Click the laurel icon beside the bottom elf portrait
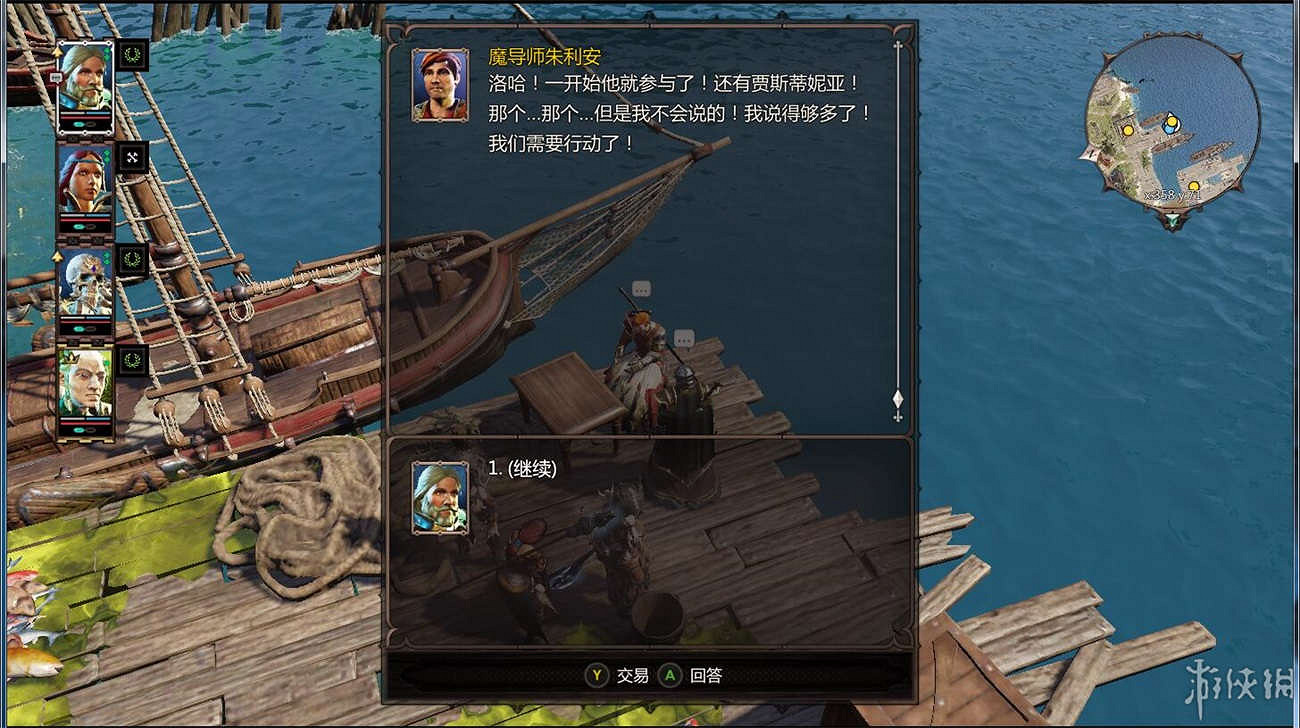This screenshot has height=728, width=1300. click(135, 363)
